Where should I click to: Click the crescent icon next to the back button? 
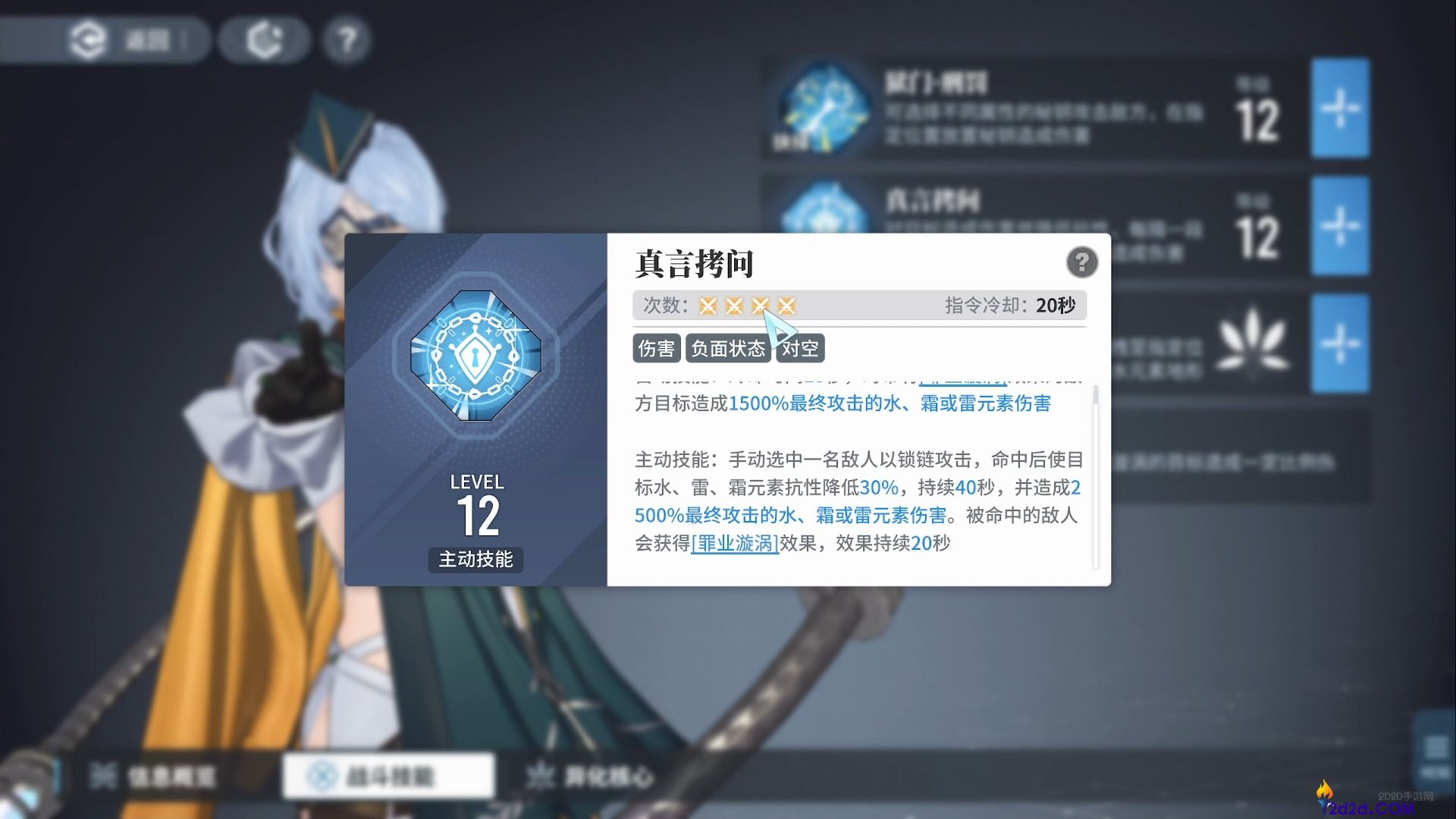(x=263, y=39)
